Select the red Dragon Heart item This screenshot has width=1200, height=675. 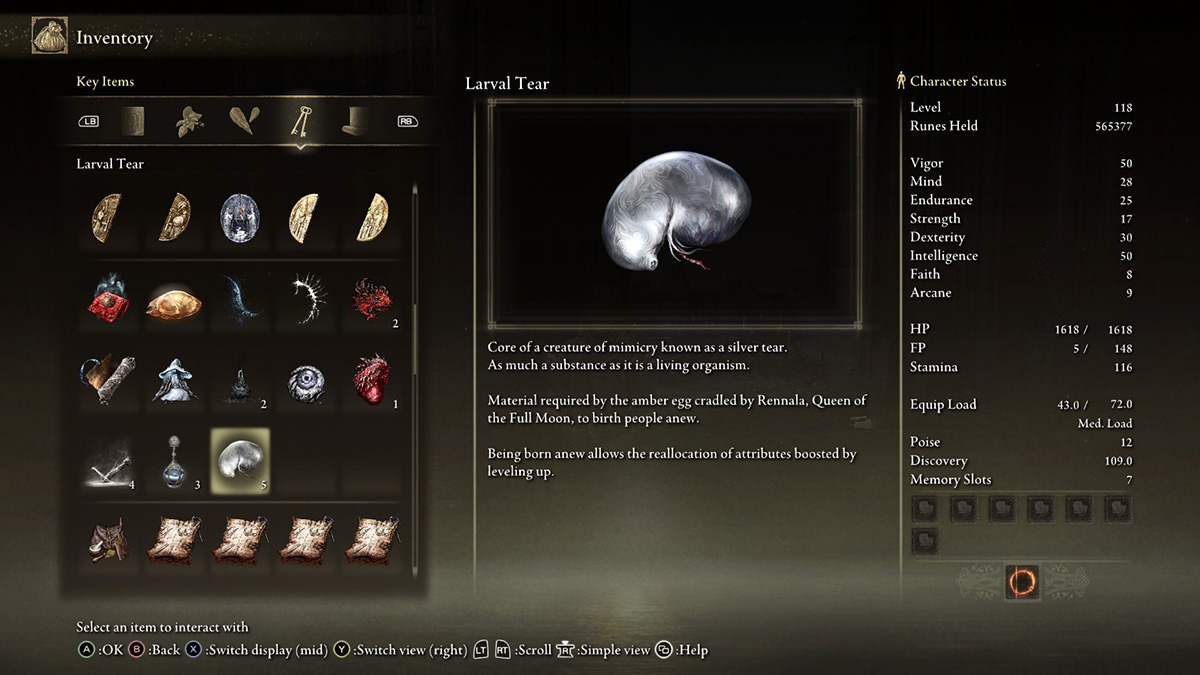tap(372, 379)
